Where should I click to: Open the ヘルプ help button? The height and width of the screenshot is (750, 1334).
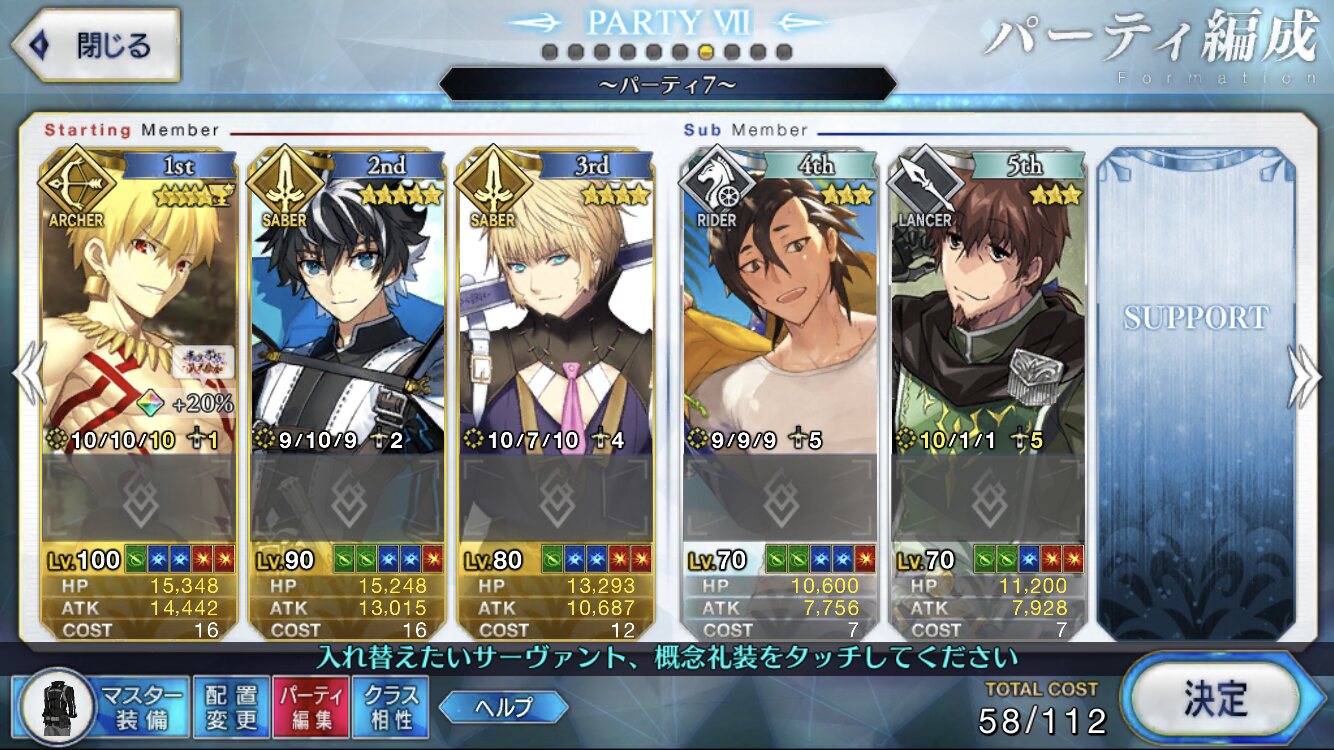tap(503, 707)
